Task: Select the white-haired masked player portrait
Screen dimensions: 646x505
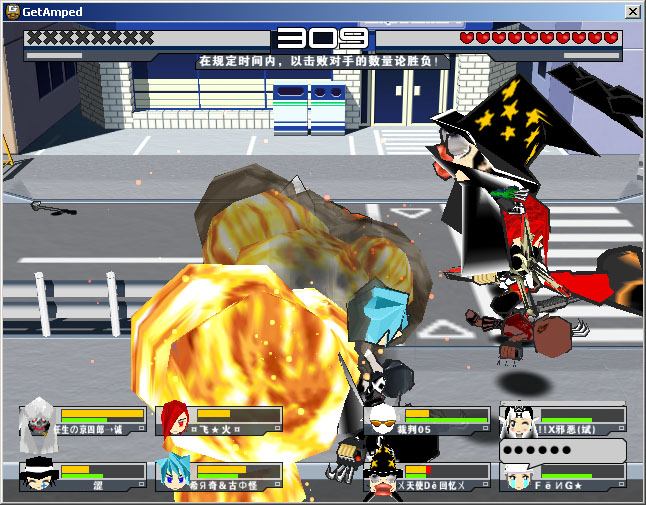Action: pyautogui.click(x=38, y=420)
